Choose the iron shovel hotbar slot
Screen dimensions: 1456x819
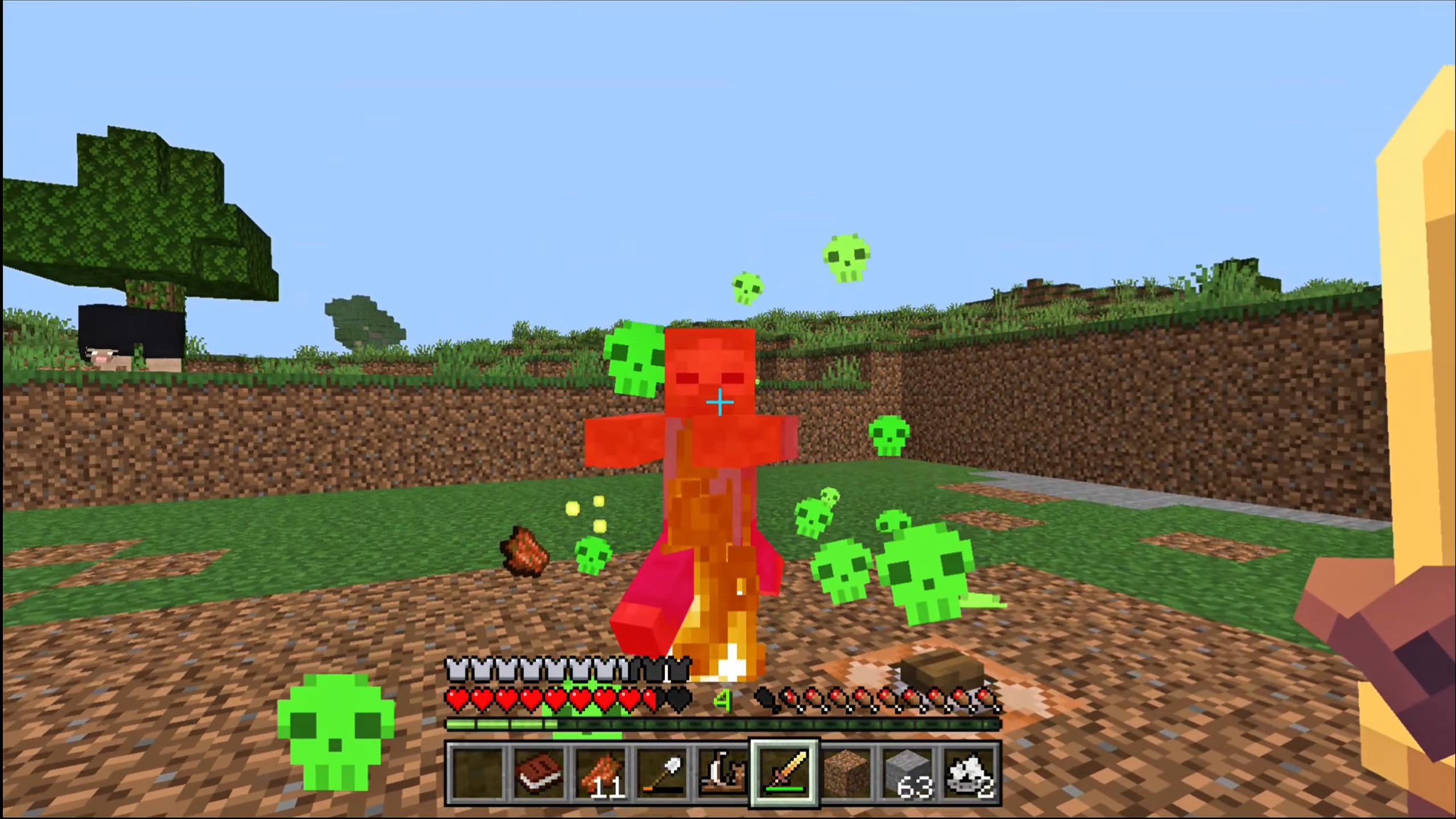tap(661, 773)
